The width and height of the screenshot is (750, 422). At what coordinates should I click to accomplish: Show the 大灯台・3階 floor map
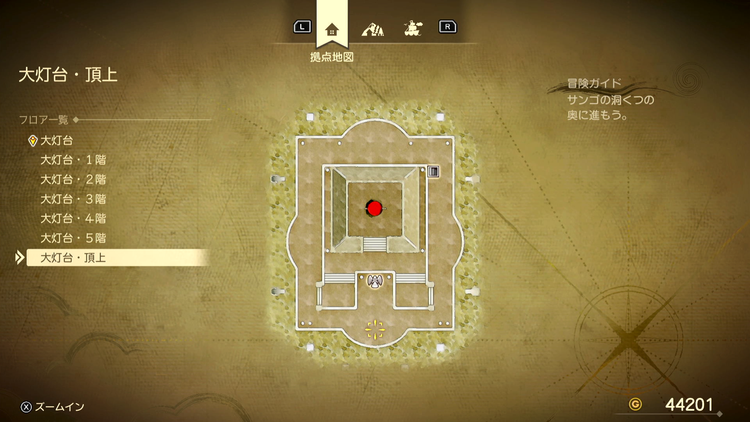click(x=73, y=199)
